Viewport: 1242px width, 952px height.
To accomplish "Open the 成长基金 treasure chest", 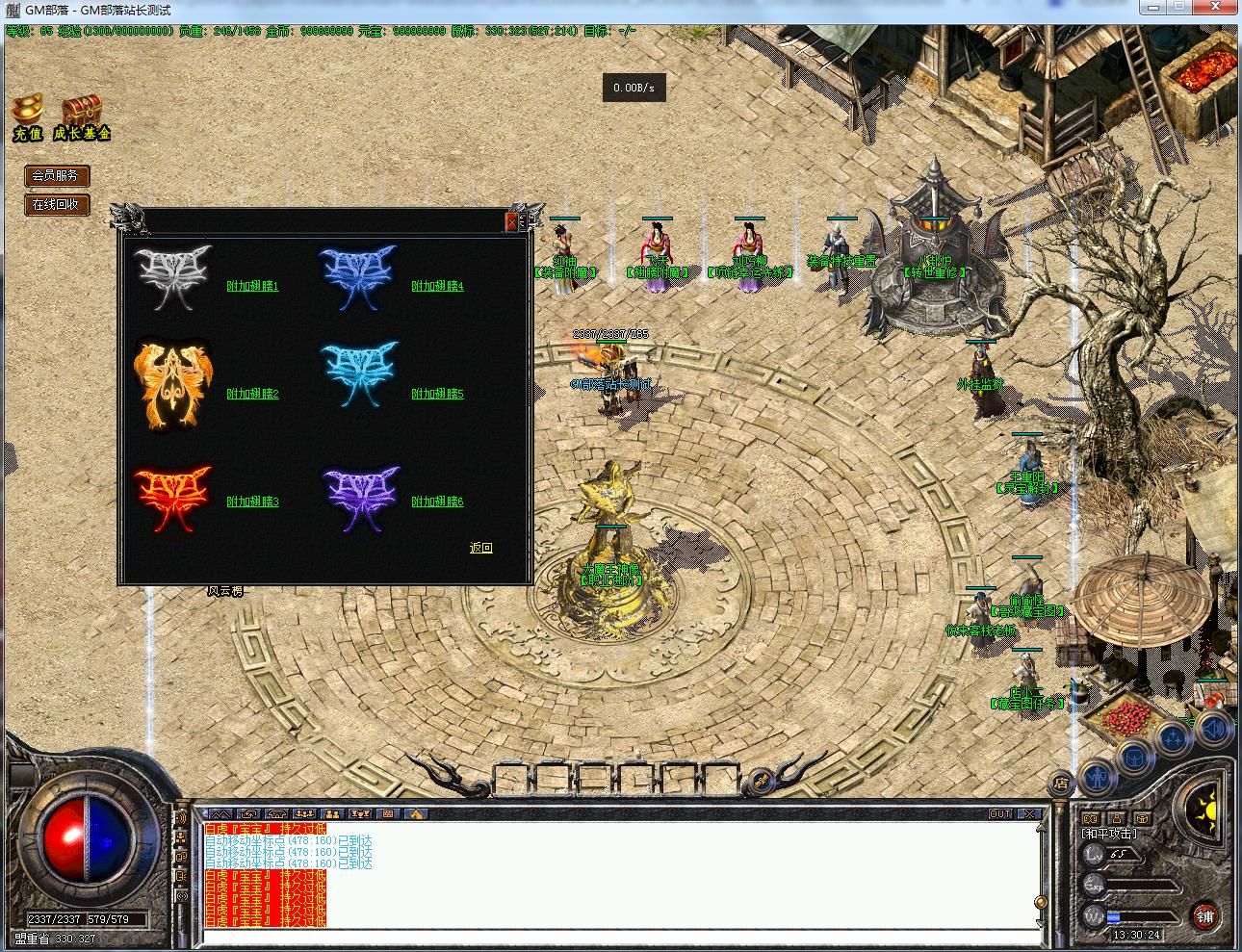I will pos(82,117).
